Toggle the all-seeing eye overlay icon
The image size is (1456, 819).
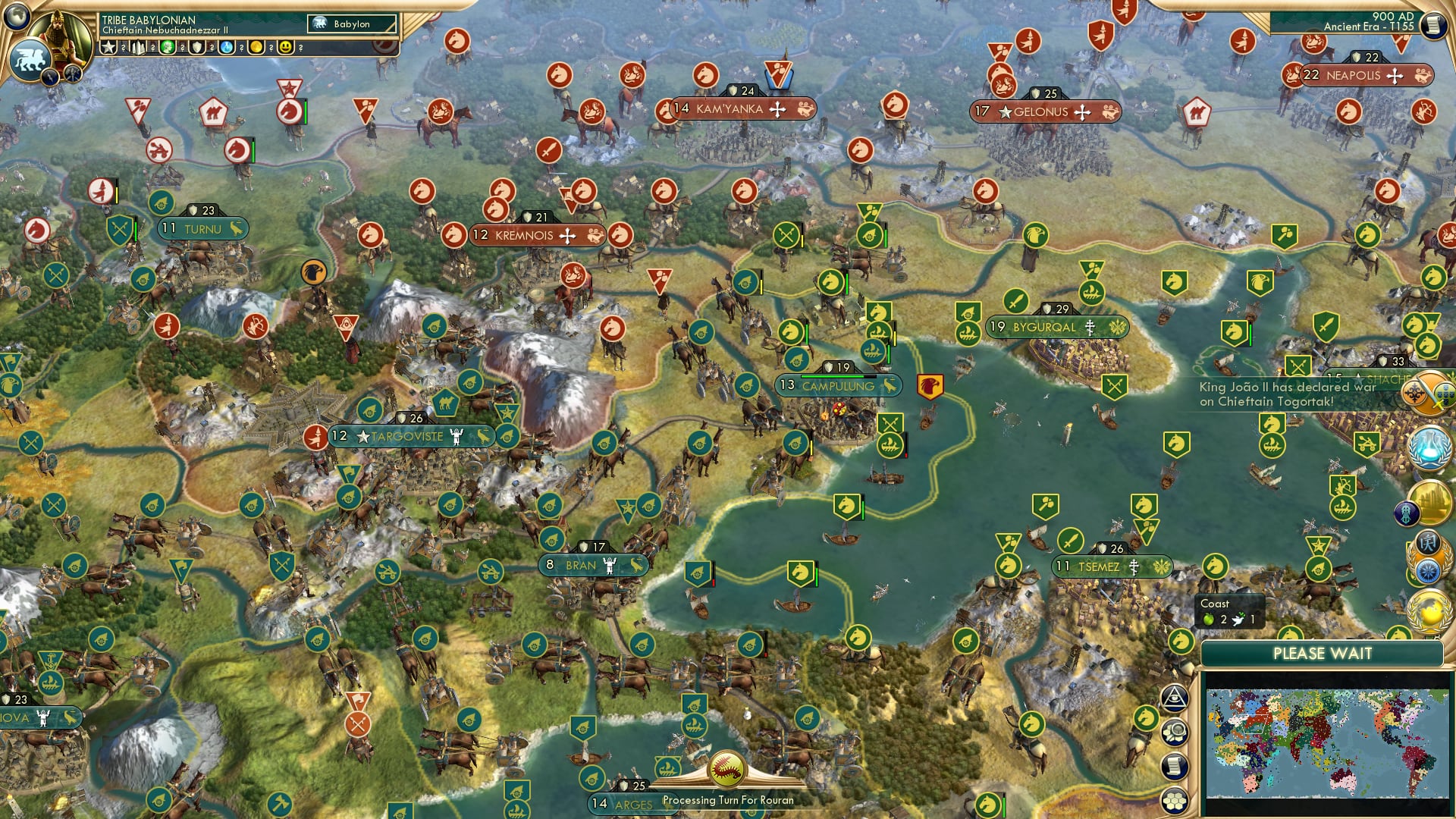(1175, 696)
